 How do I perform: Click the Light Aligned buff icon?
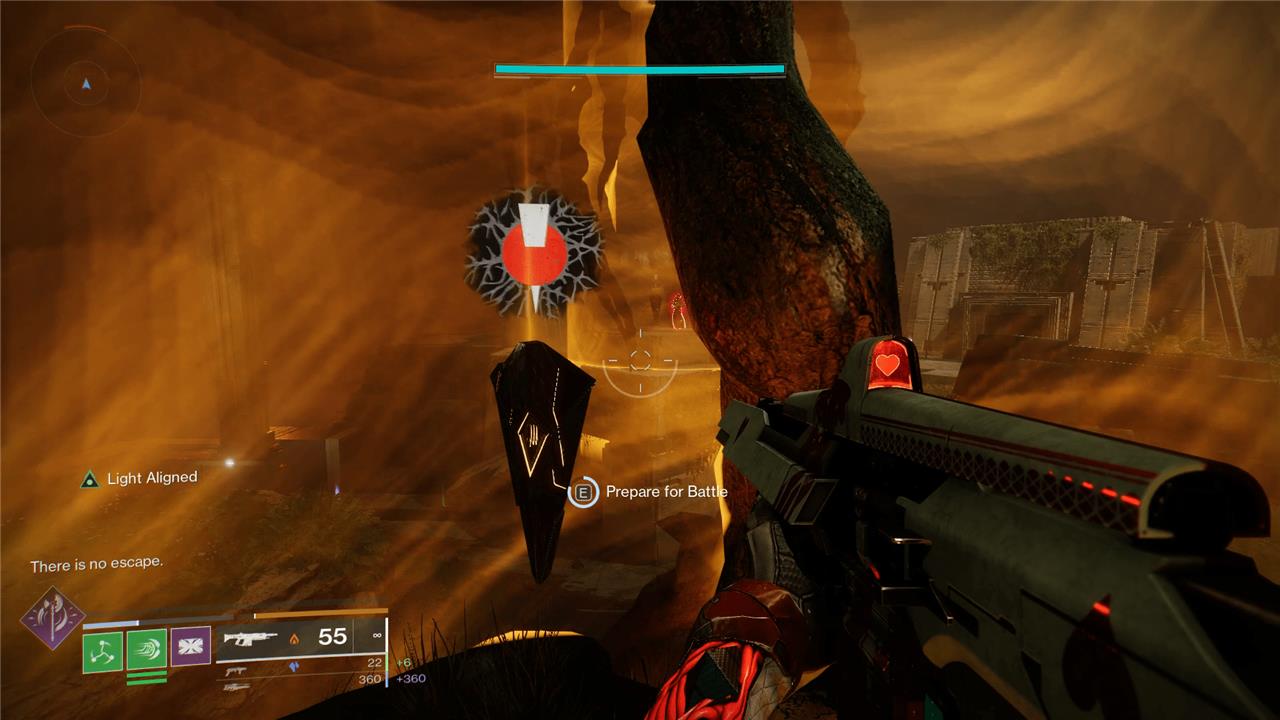(x=90, y=479)
